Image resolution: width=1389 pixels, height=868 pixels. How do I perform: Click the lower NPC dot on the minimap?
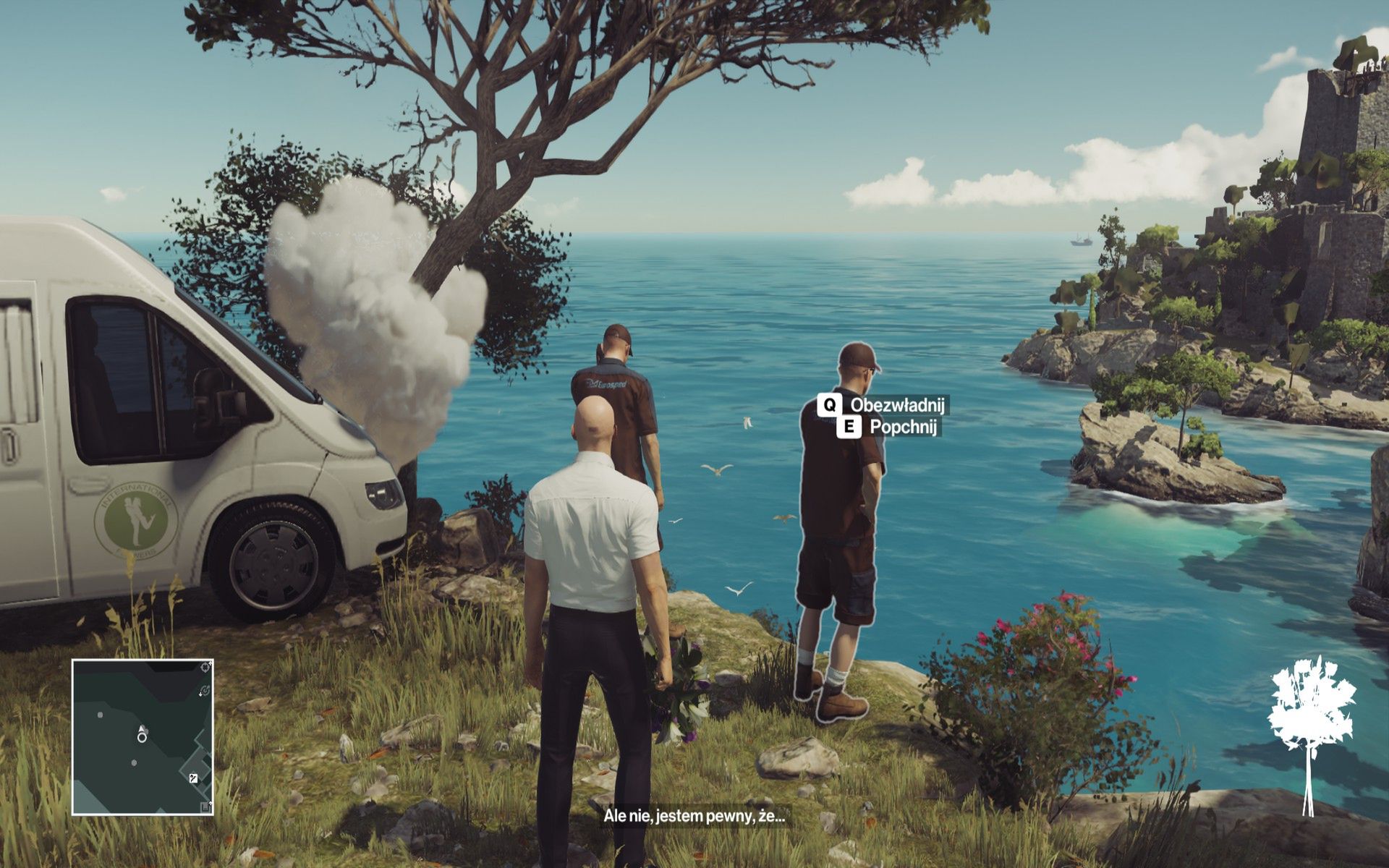(134, 763)
